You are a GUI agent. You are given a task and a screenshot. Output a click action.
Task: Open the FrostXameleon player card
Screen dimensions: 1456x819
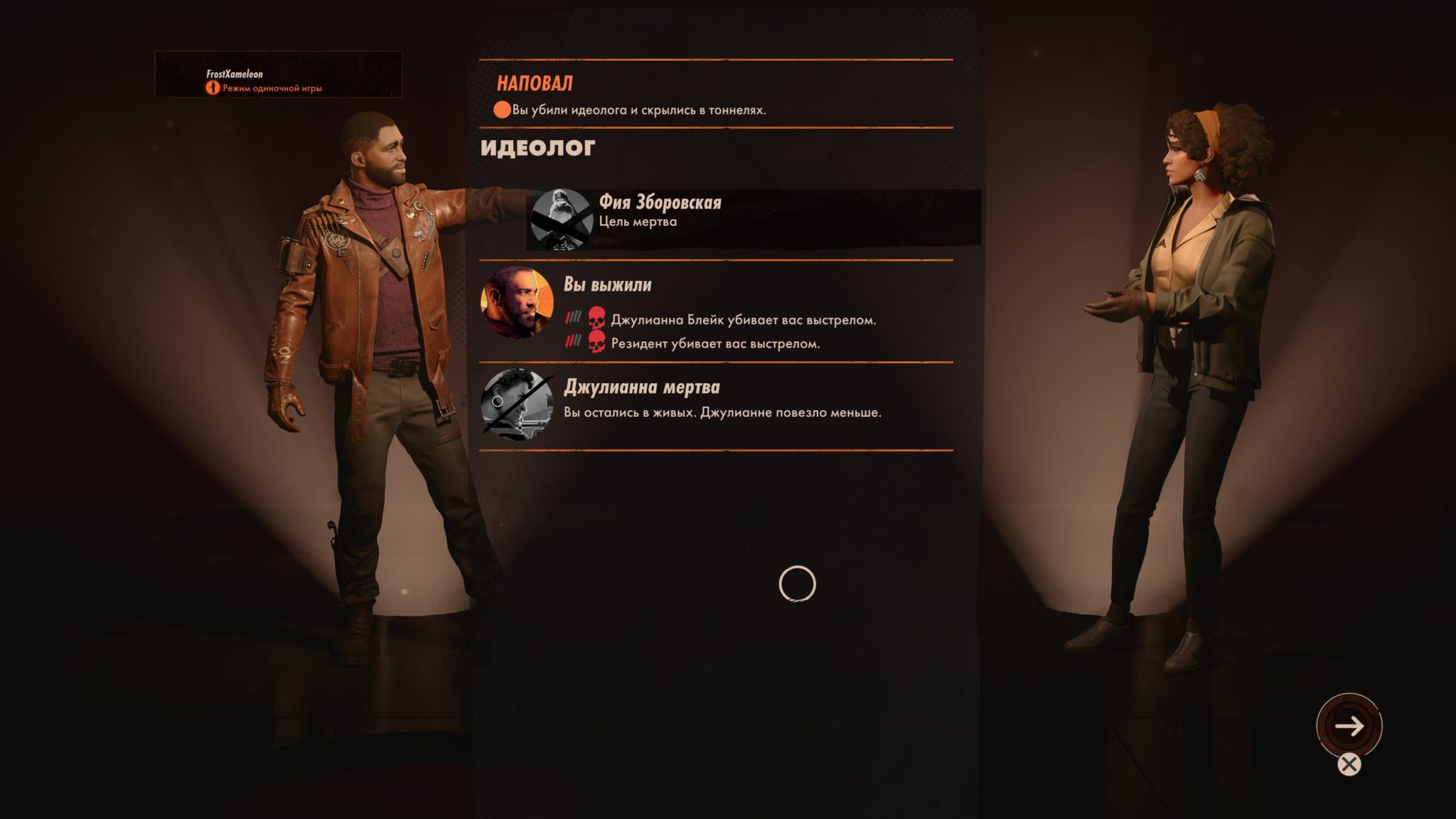click(278, 74)
